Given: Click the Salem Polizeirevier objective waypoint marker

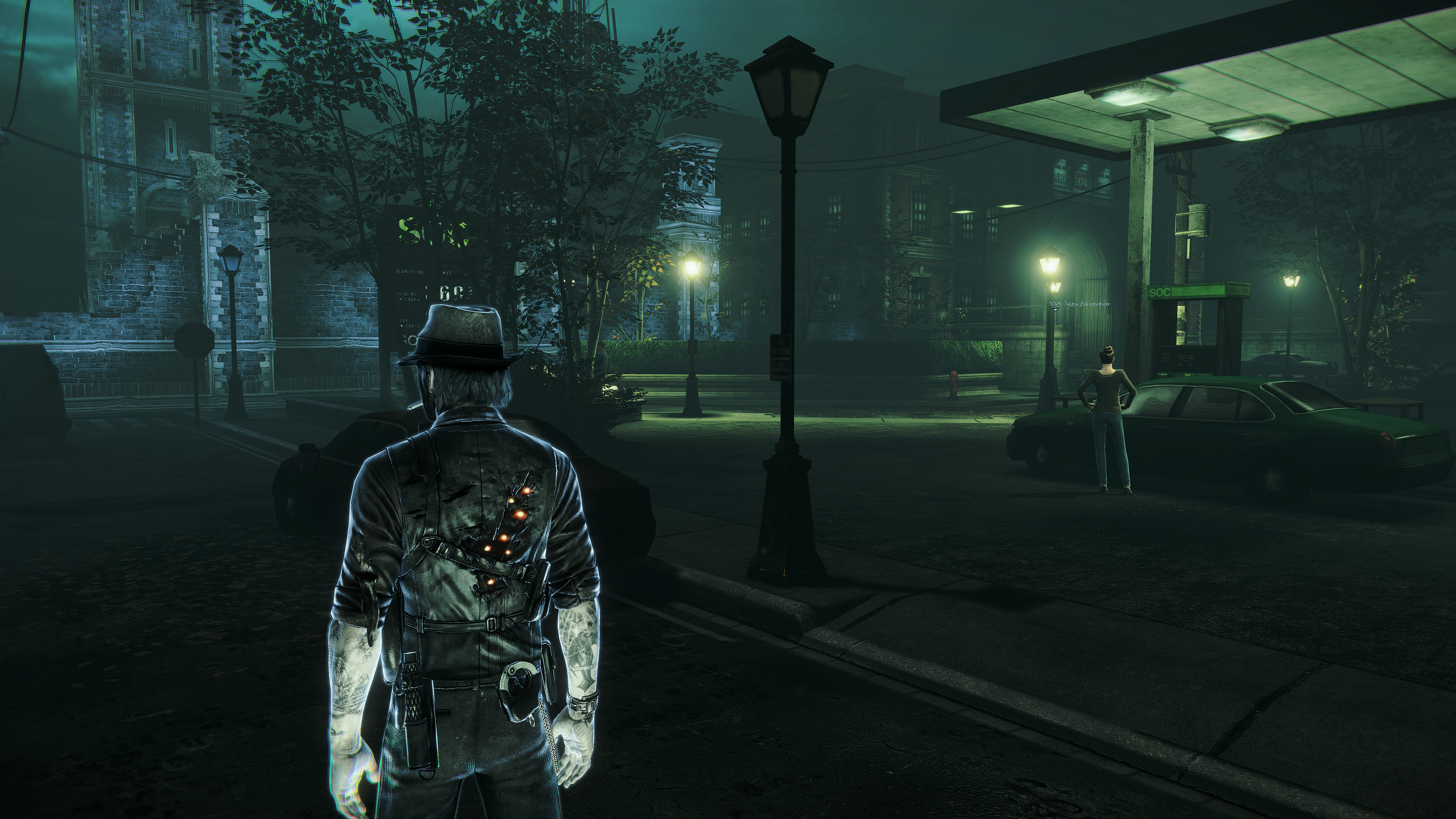Looking at the screenshot, I should (1056, 310).
